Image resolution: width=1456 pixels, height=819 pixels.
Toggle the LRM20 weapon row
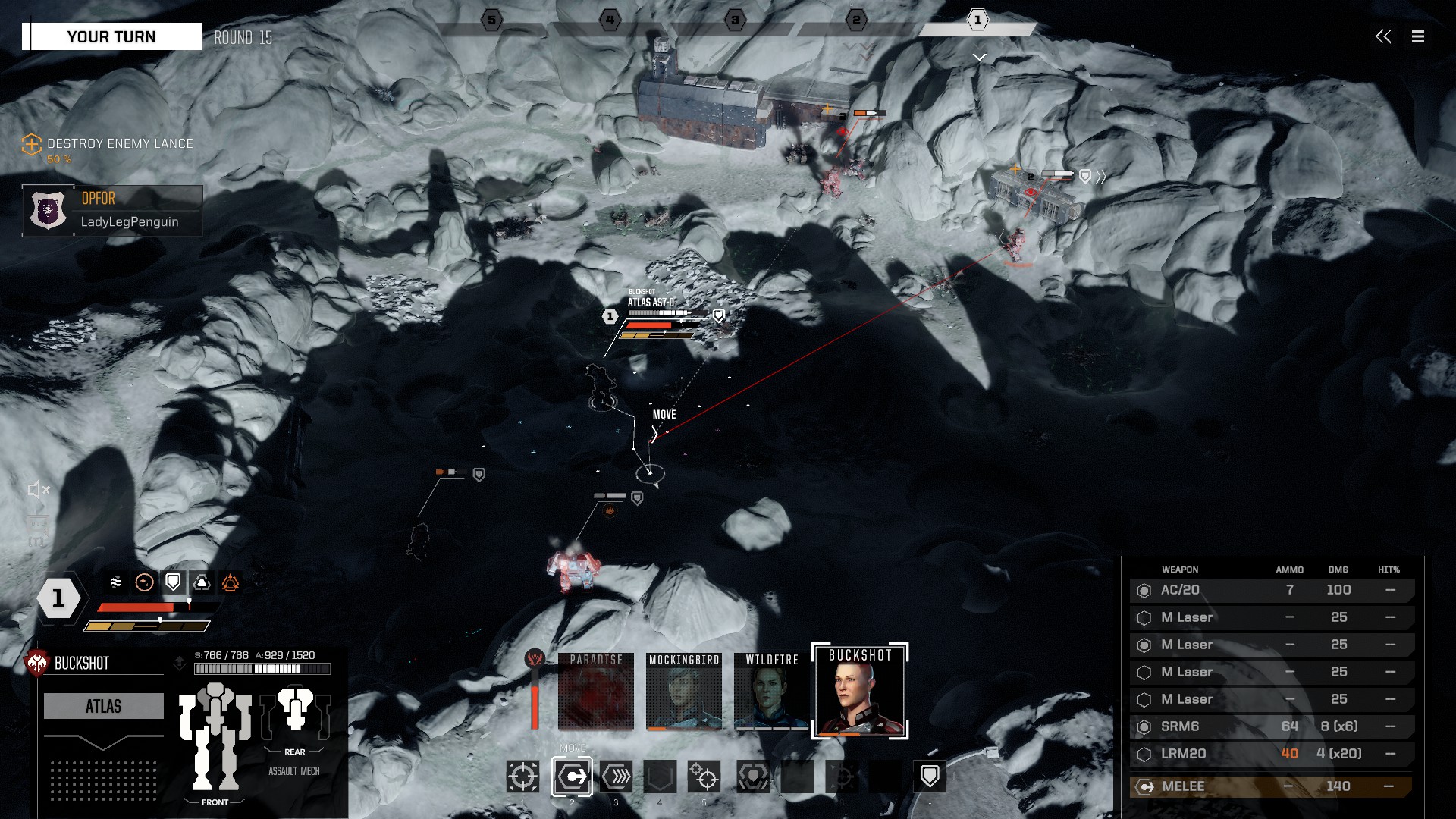pyautogui.click(x=1271, y=754)
